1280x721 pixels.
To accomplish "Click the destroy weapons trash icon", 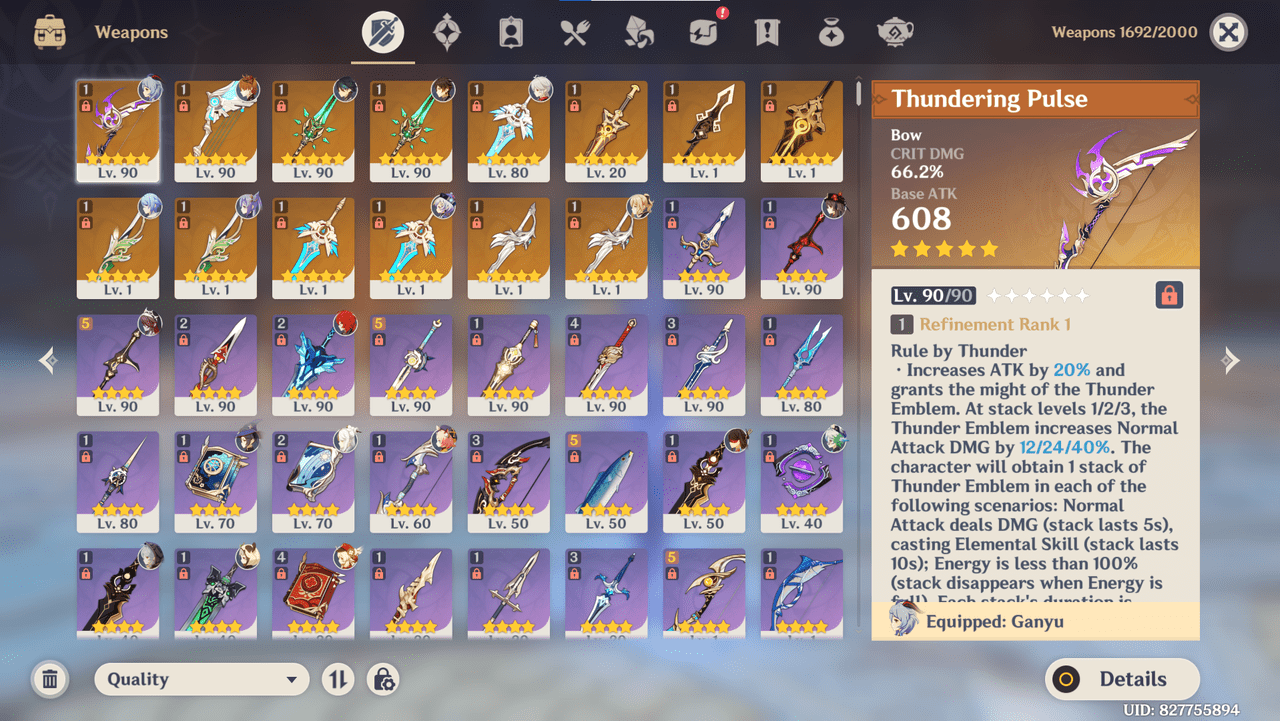I will tap(49, 679).
